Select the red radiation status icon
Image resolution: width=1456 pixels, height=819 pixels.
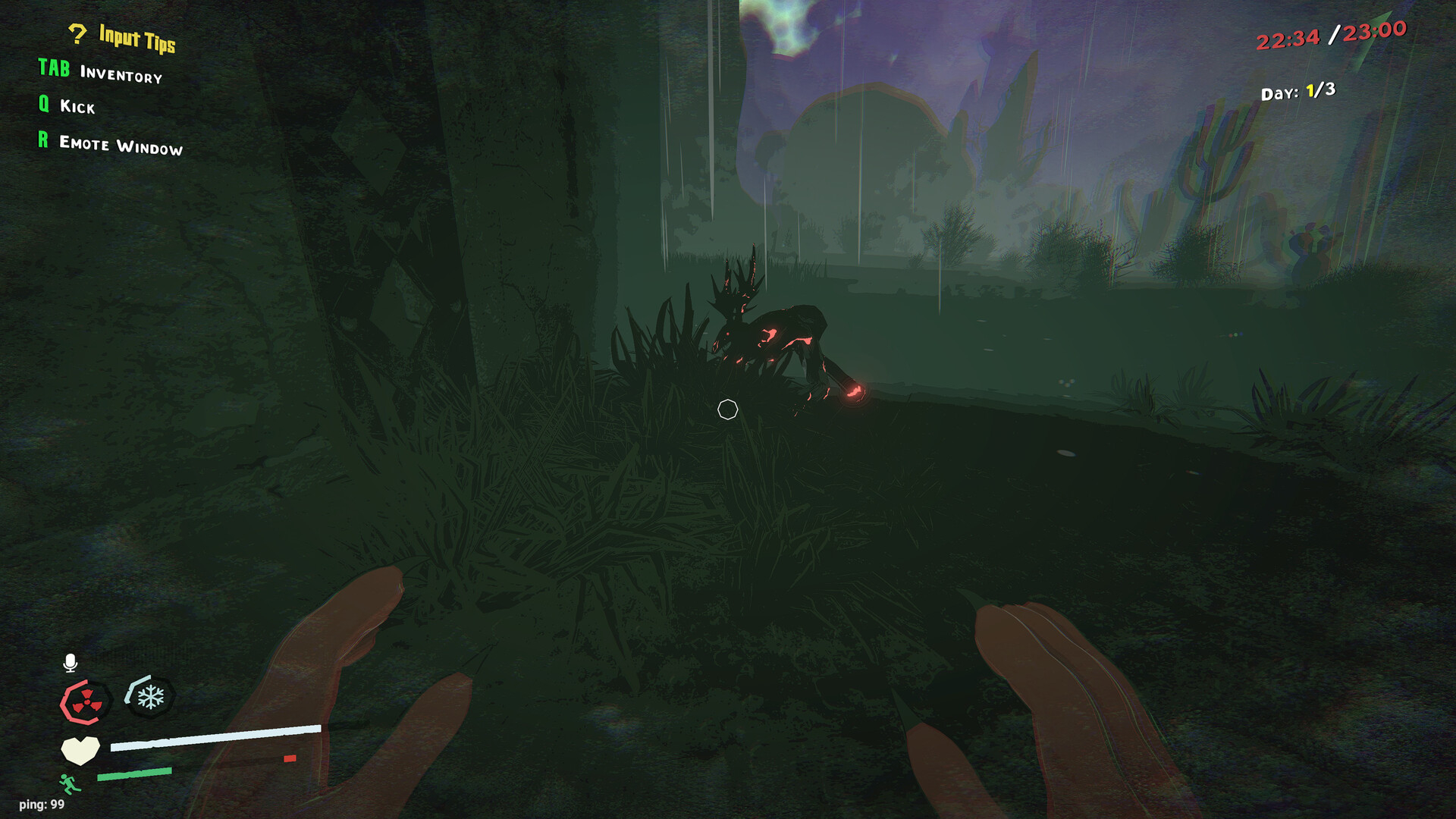(85, 702)
